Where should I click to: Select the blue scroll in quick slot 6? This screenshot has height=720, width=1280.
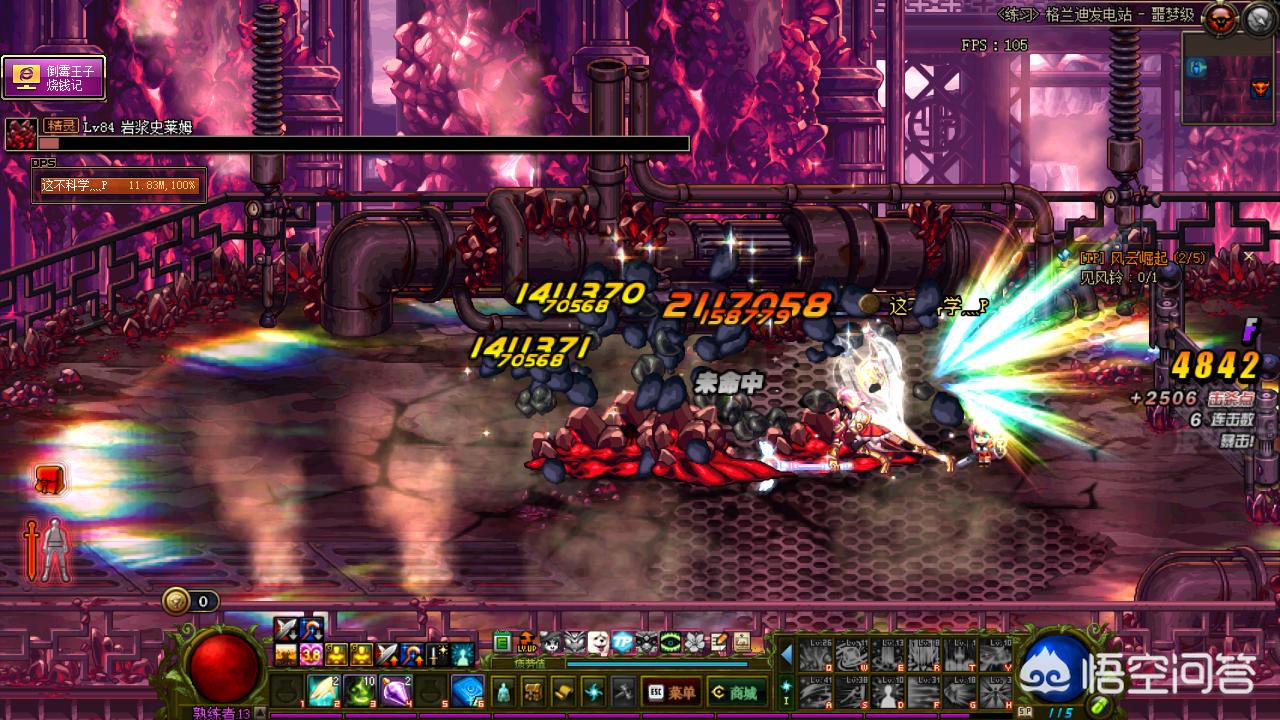pyautogui.click(x=467, y=691)
